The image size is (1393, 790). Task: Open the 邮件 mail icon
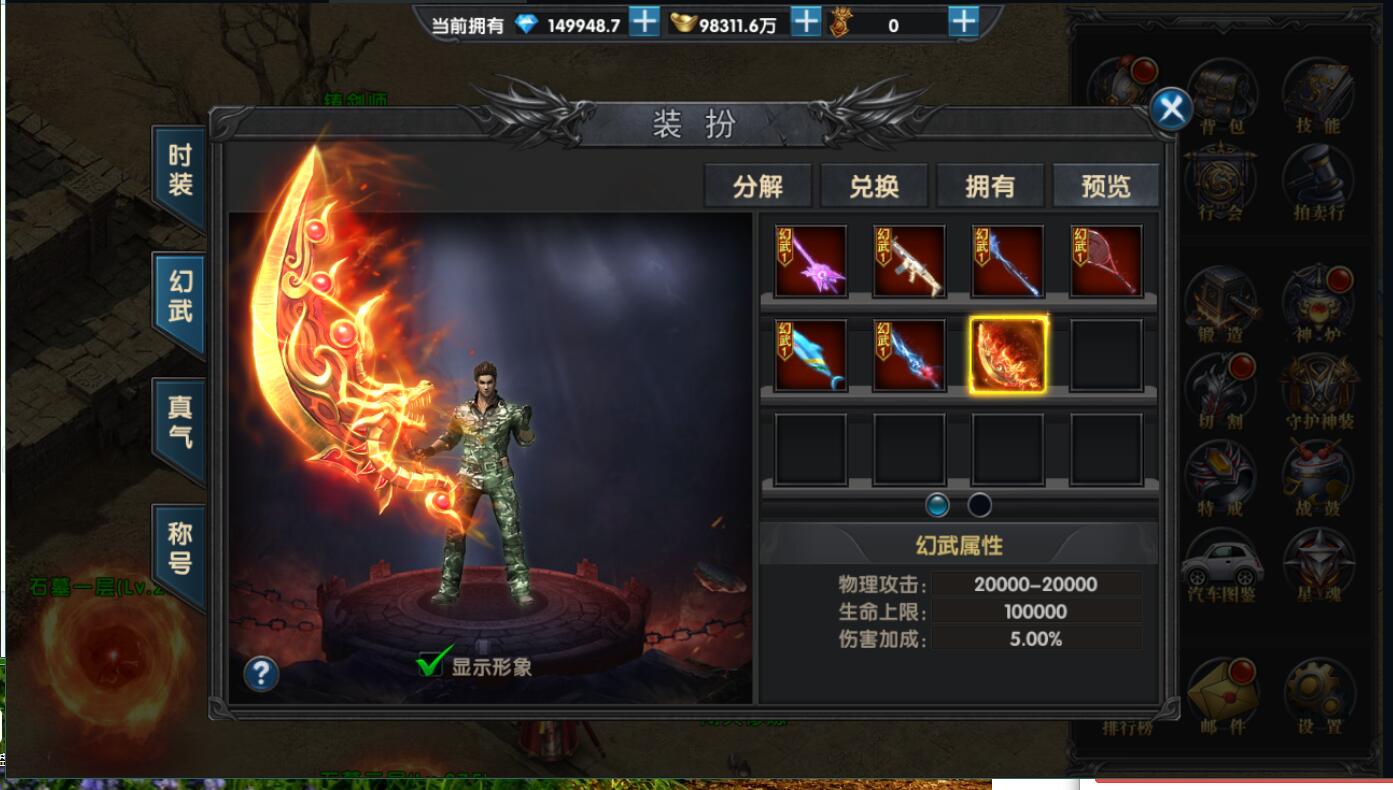[x=1224, y=691]
